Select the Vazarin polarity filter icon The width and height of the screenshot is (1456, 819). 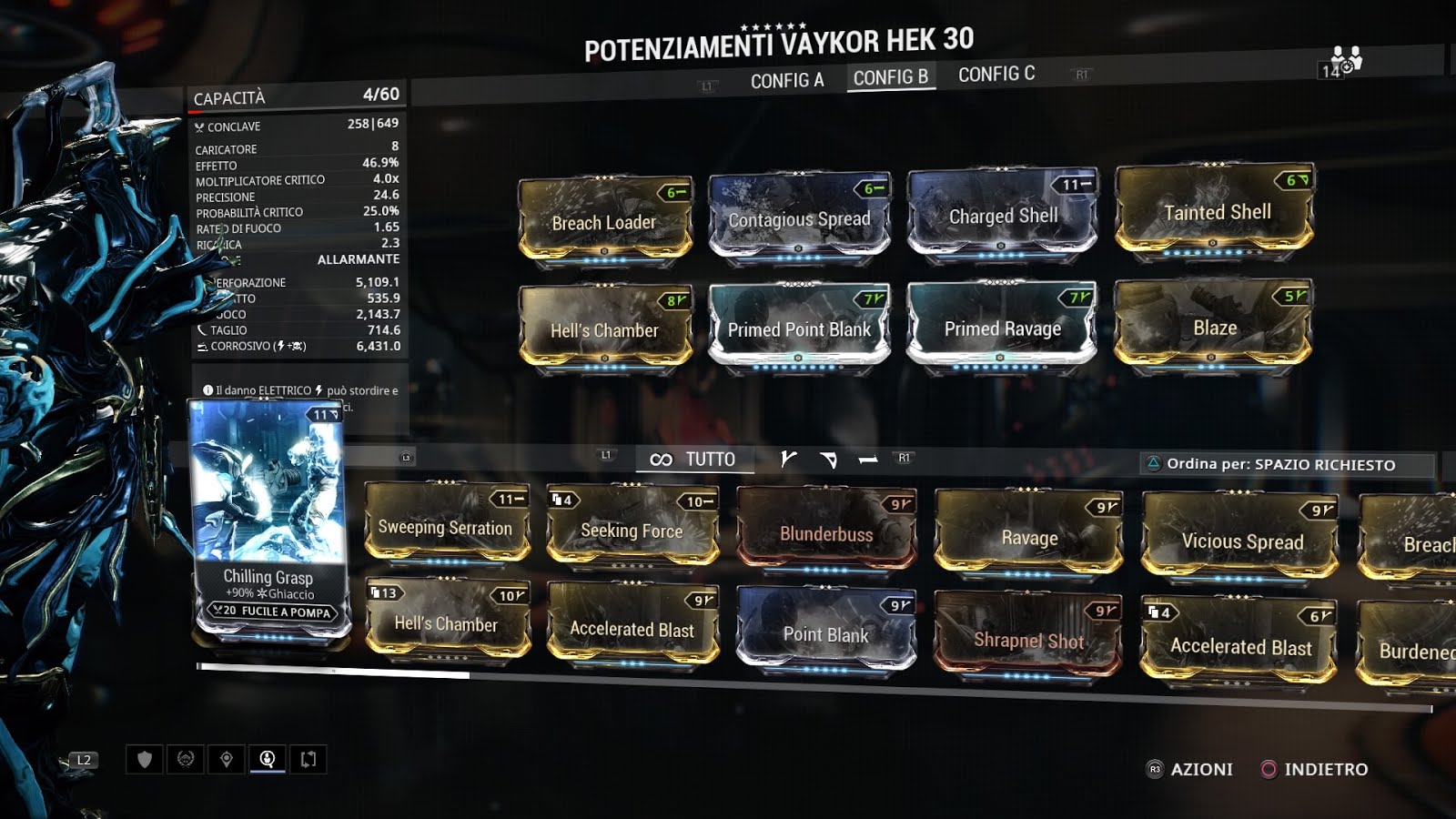829,460
